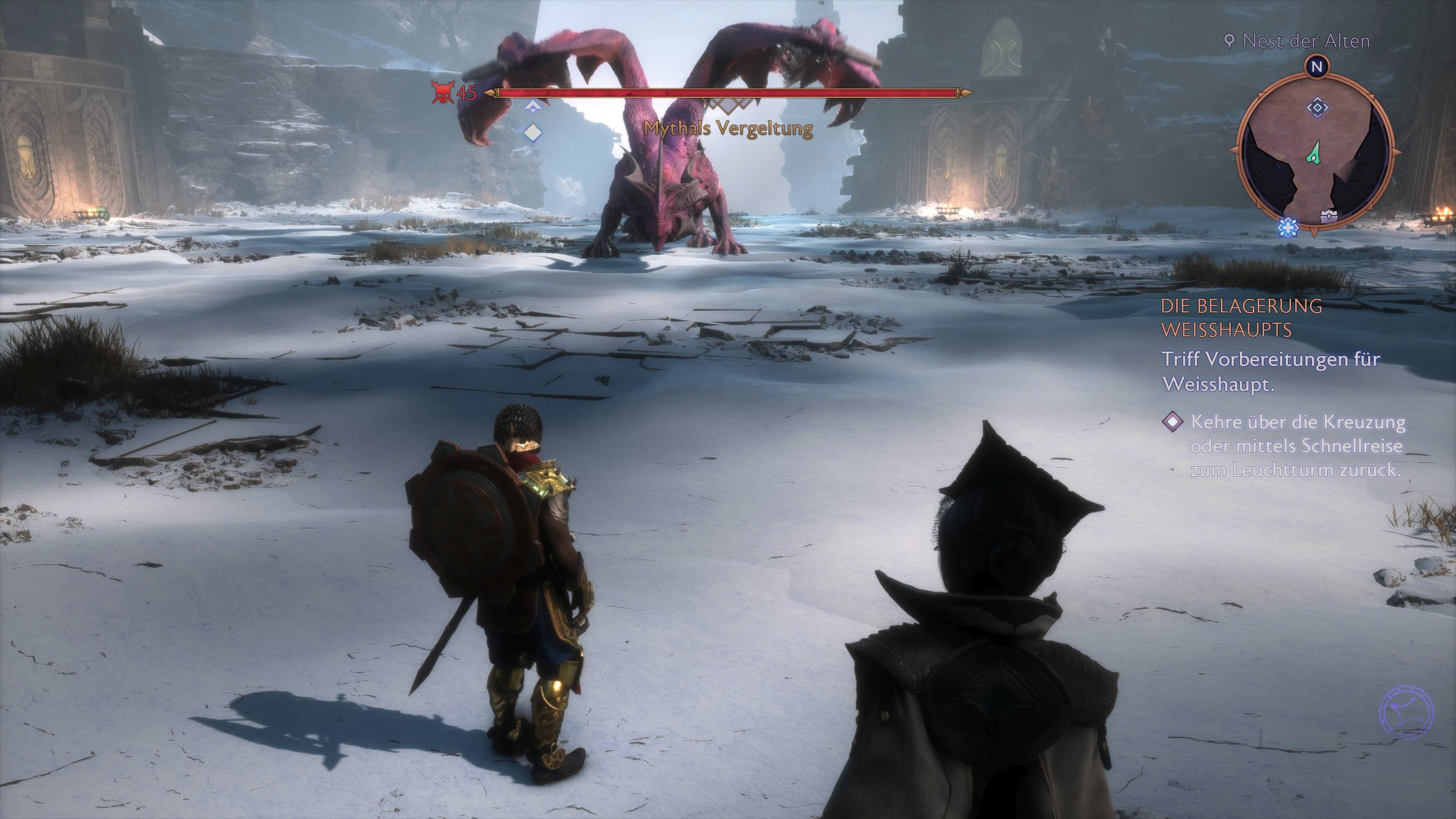
Task: Select the Mythals Vergeltung nameplate
Action: point(729,129)
